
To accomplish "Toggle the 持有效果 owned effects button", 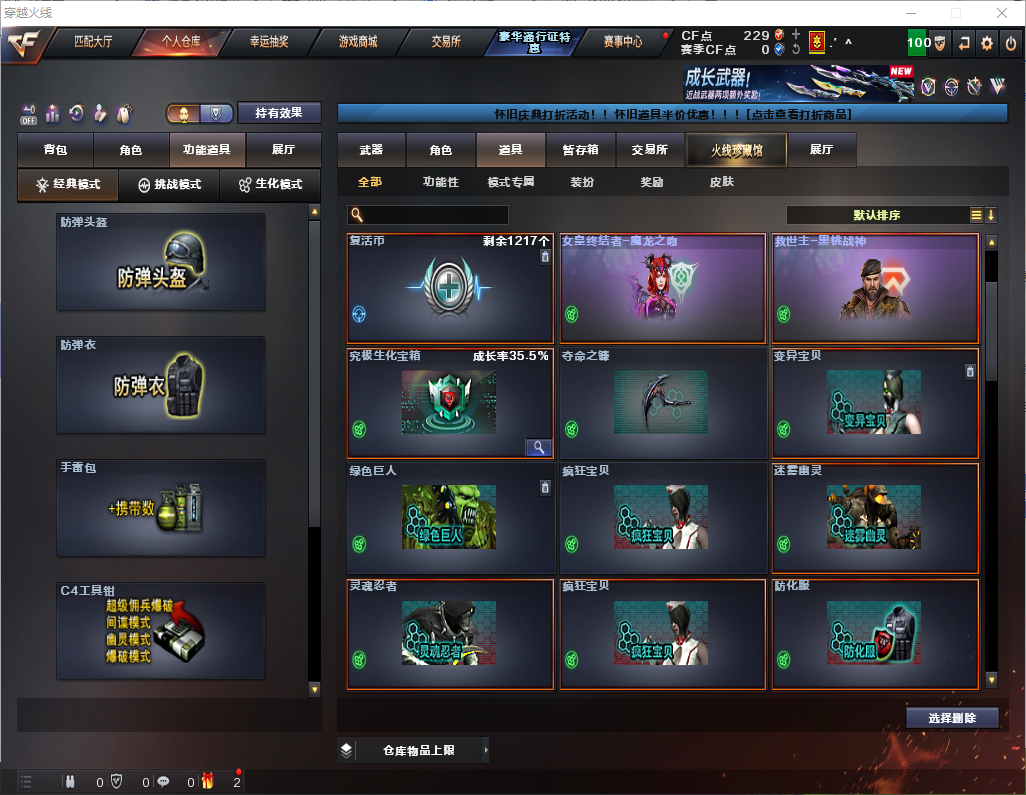I will 279,113.
